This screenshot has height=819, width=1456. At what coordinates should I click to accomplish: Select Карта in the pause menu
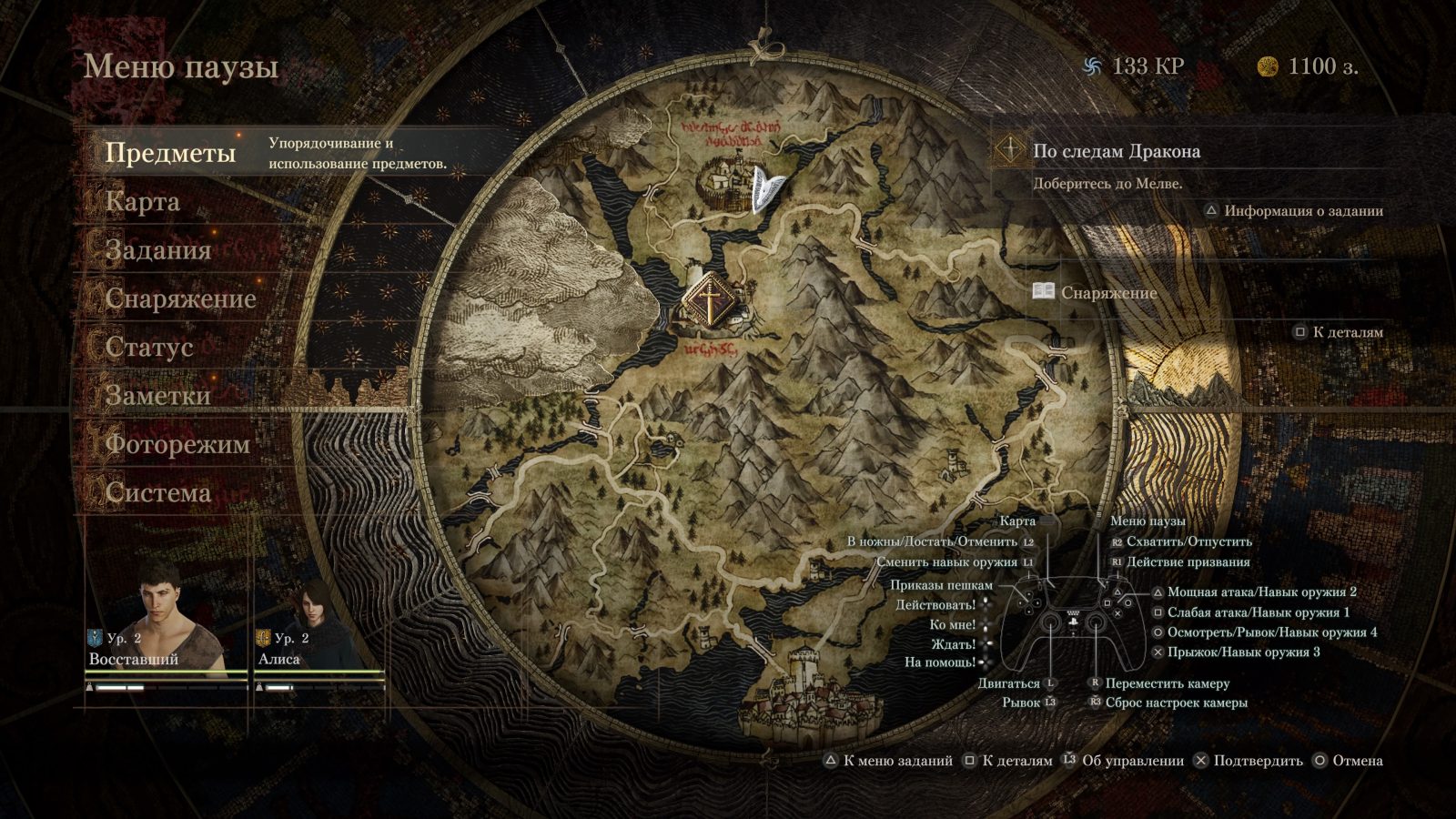(x=142, y=202)
